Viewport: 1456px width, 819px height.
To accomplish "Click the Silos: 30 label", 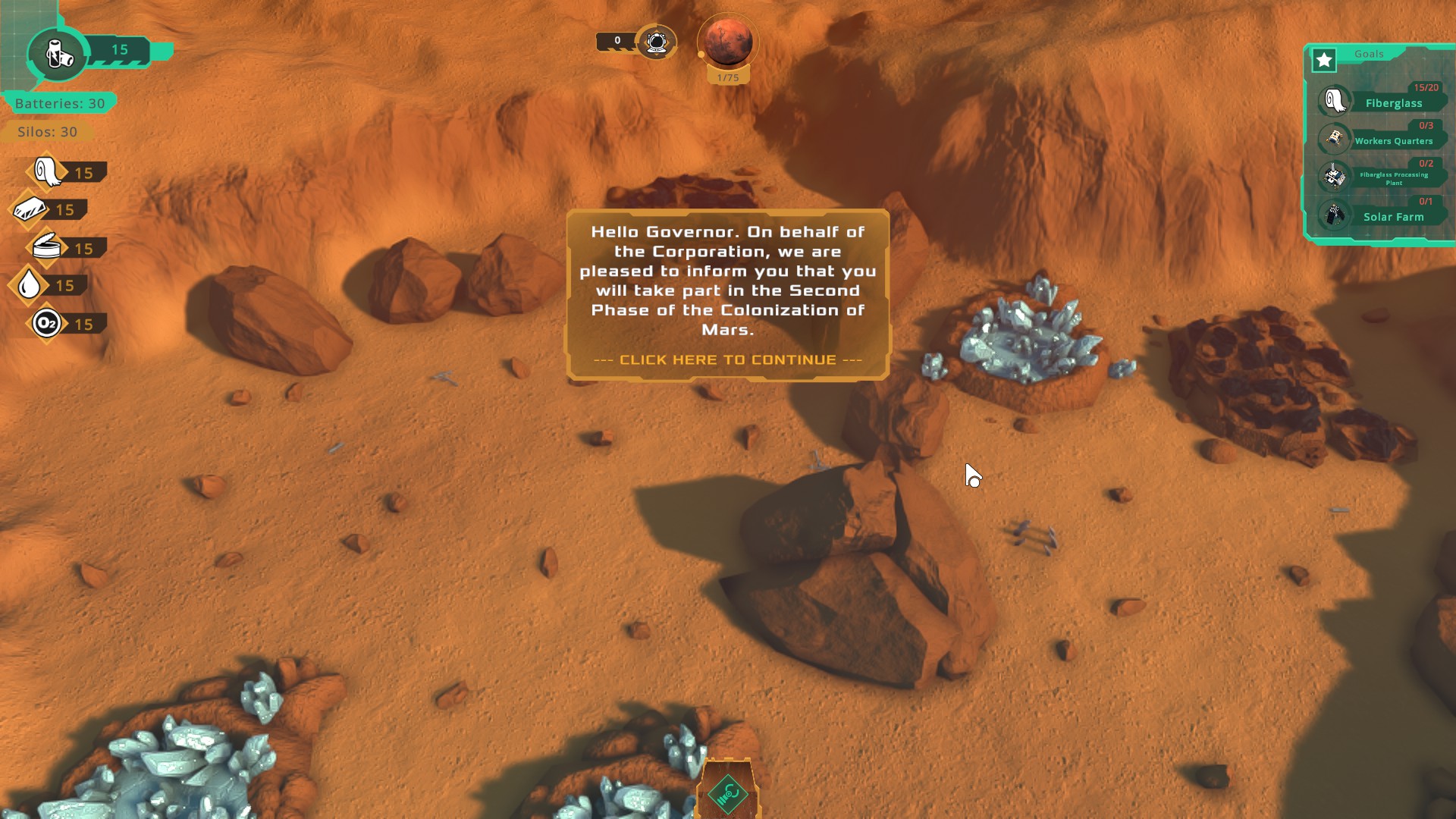I will (x=47, y=132).
